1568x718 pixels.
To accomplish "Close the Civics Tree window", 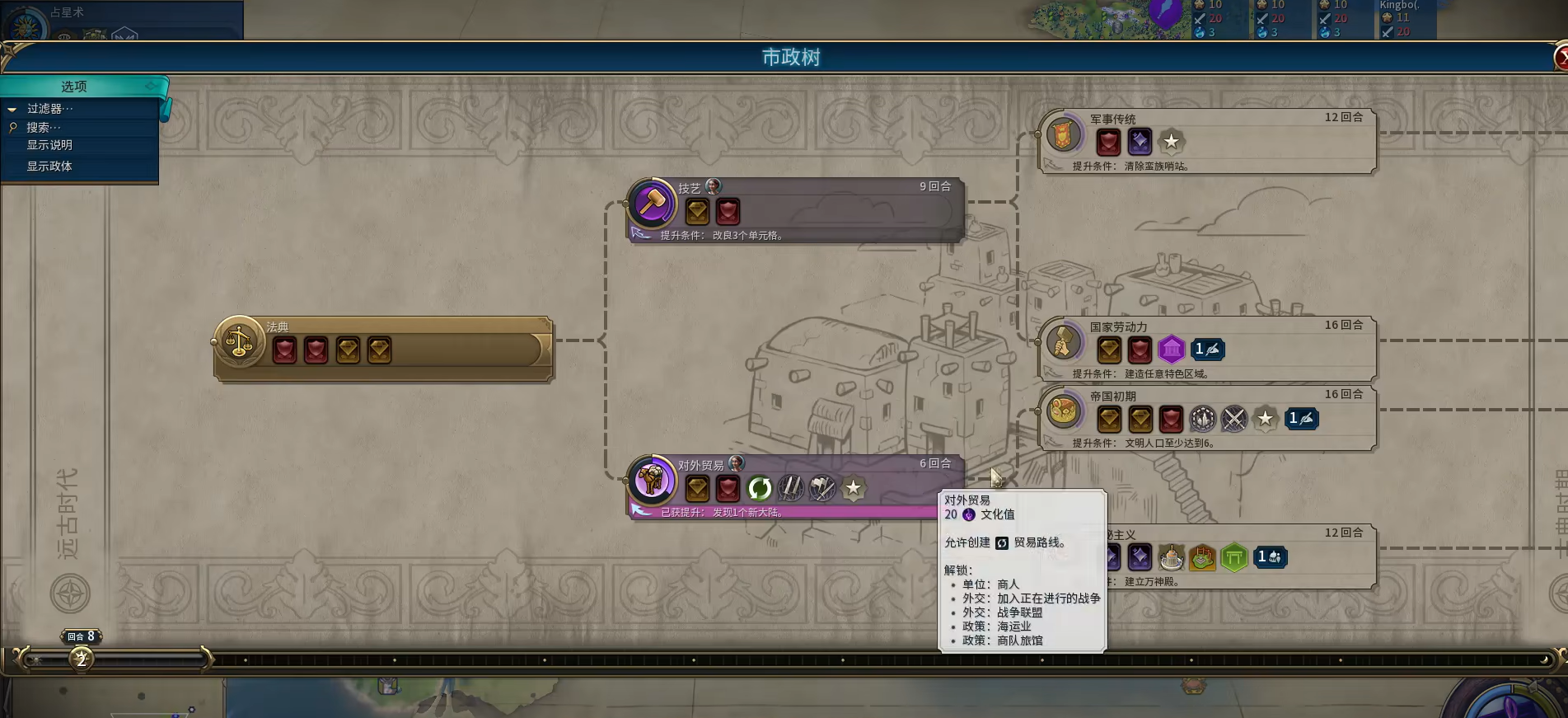I will 1561,58.
